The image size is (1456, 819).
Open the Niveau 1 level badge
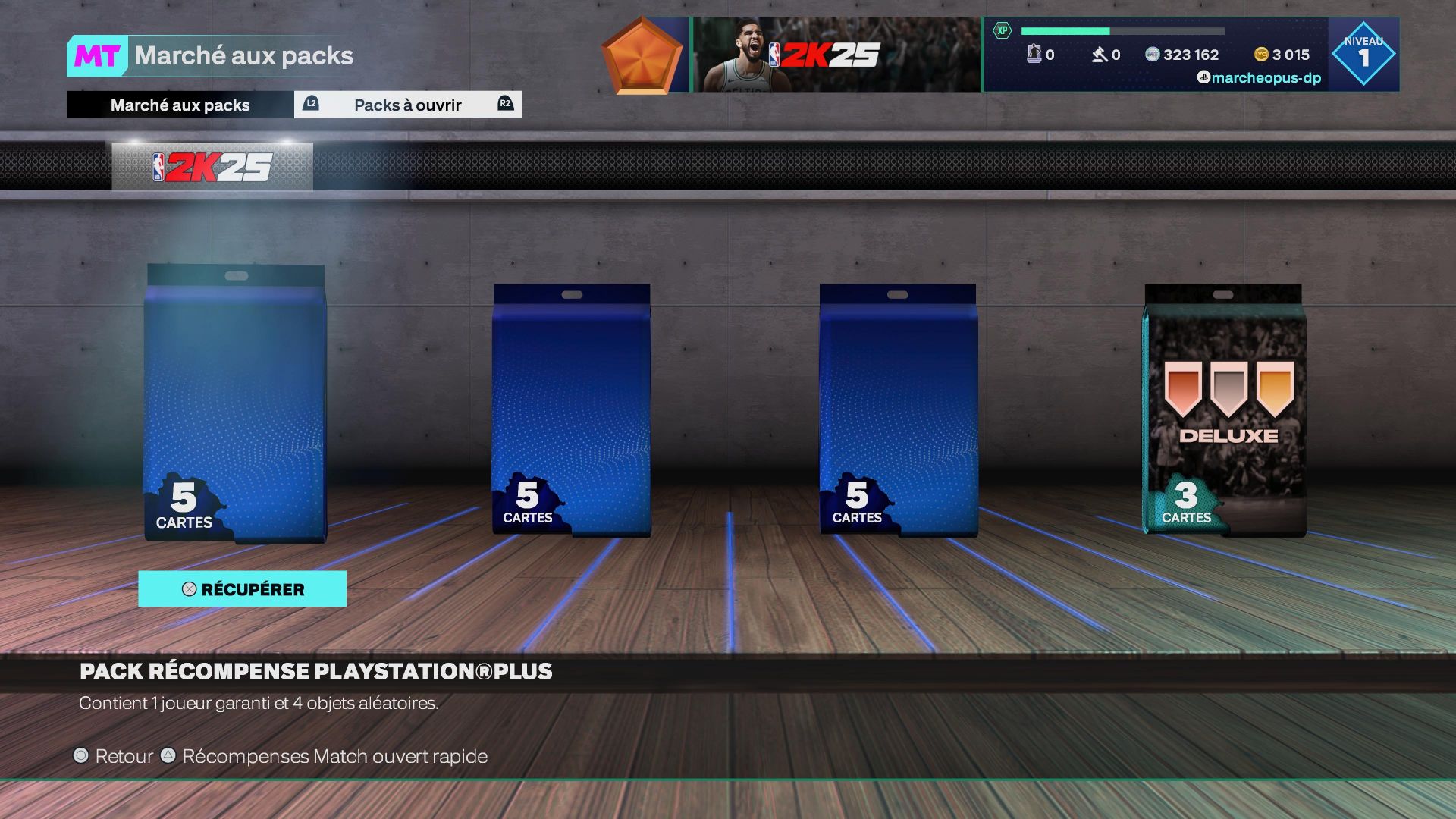(1363, 55)
